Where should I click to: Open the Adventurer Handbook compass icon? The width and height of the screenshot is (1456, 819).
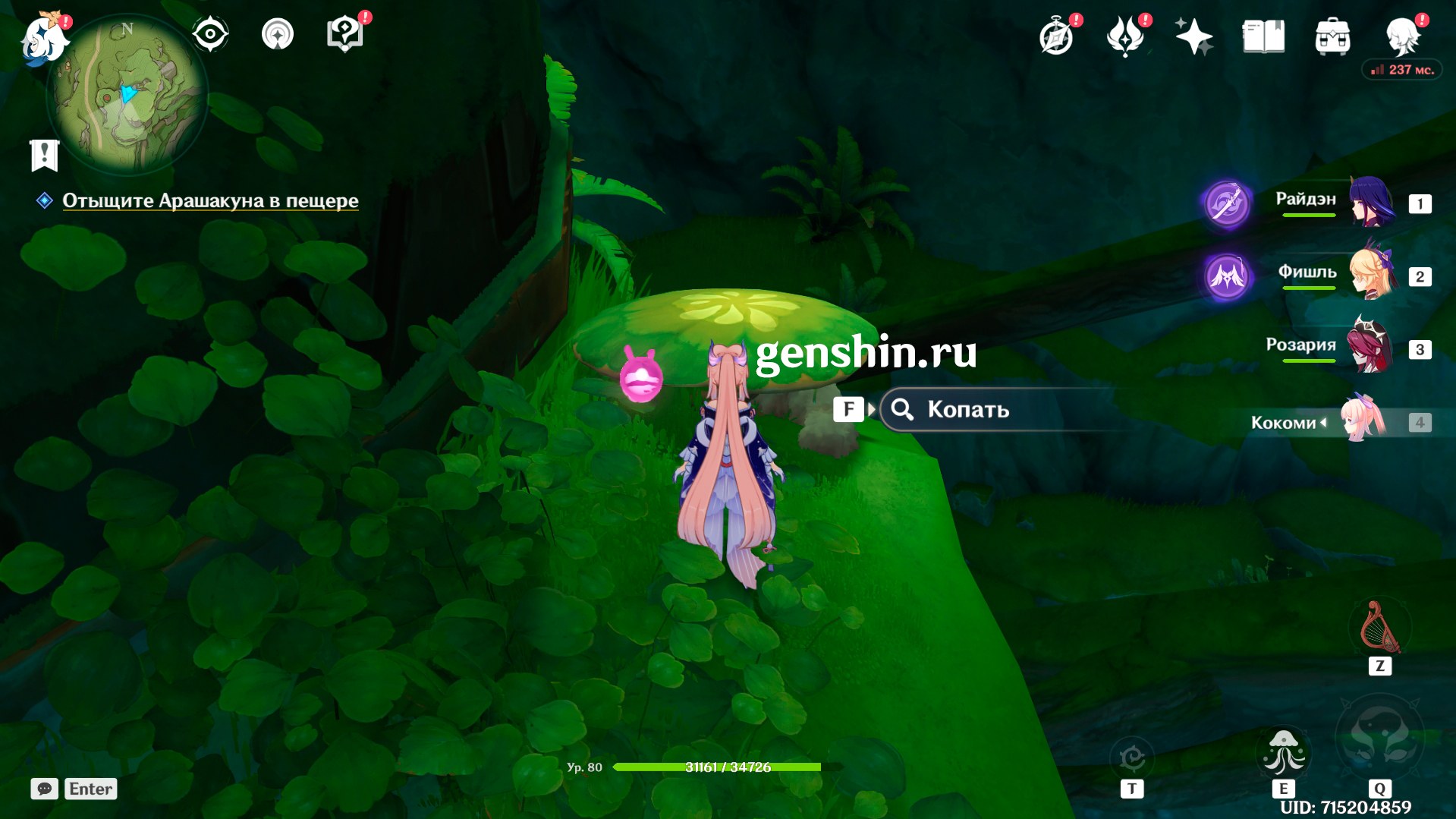[x=1056, y=36]
